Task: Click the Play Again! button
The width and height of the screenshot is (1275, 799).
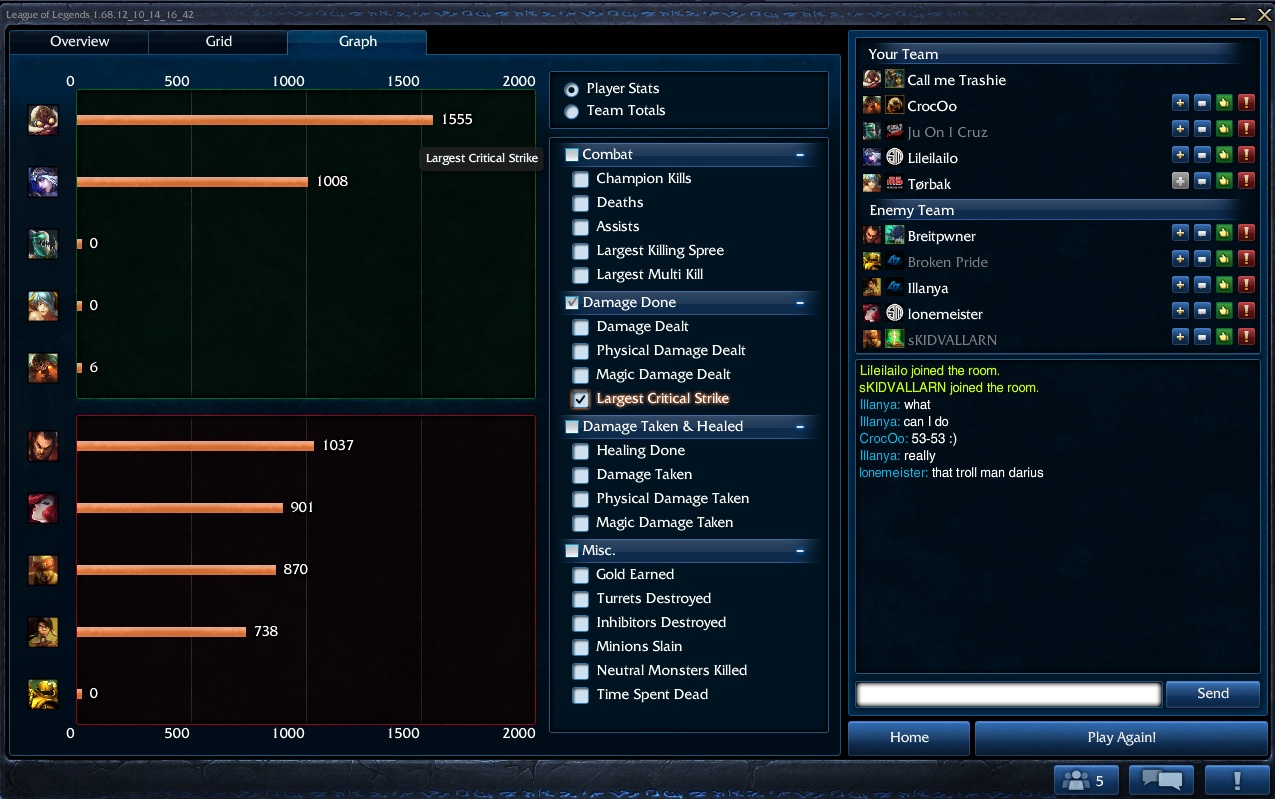Action: click(x=1120, y=738)
